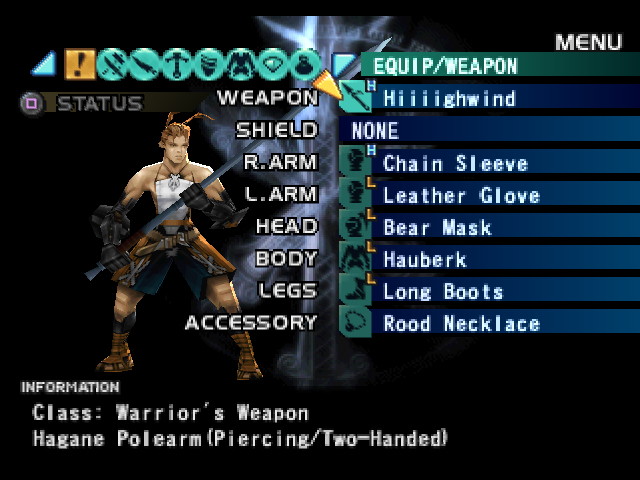Click the orange exclamation mark category icon
The image size is (640, 480).
pyautogui.click(x=80, y=64)
